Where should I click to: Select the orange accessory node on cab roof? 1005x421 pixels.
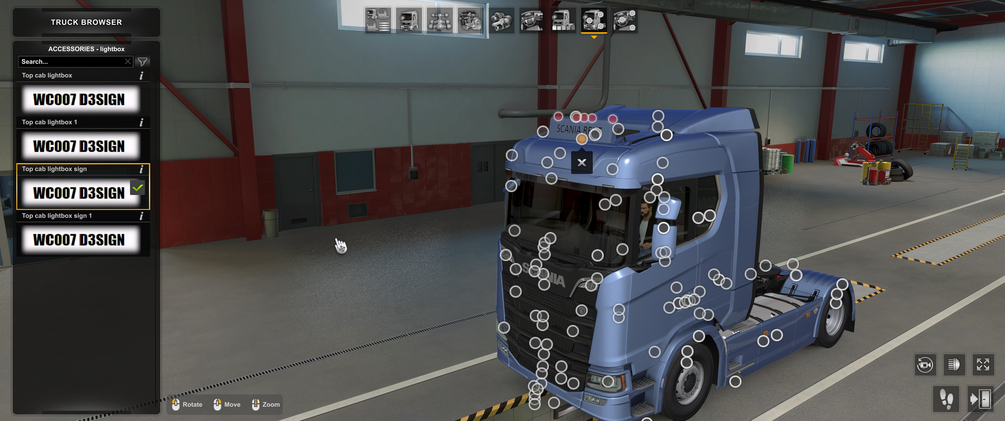click(582, 139)
